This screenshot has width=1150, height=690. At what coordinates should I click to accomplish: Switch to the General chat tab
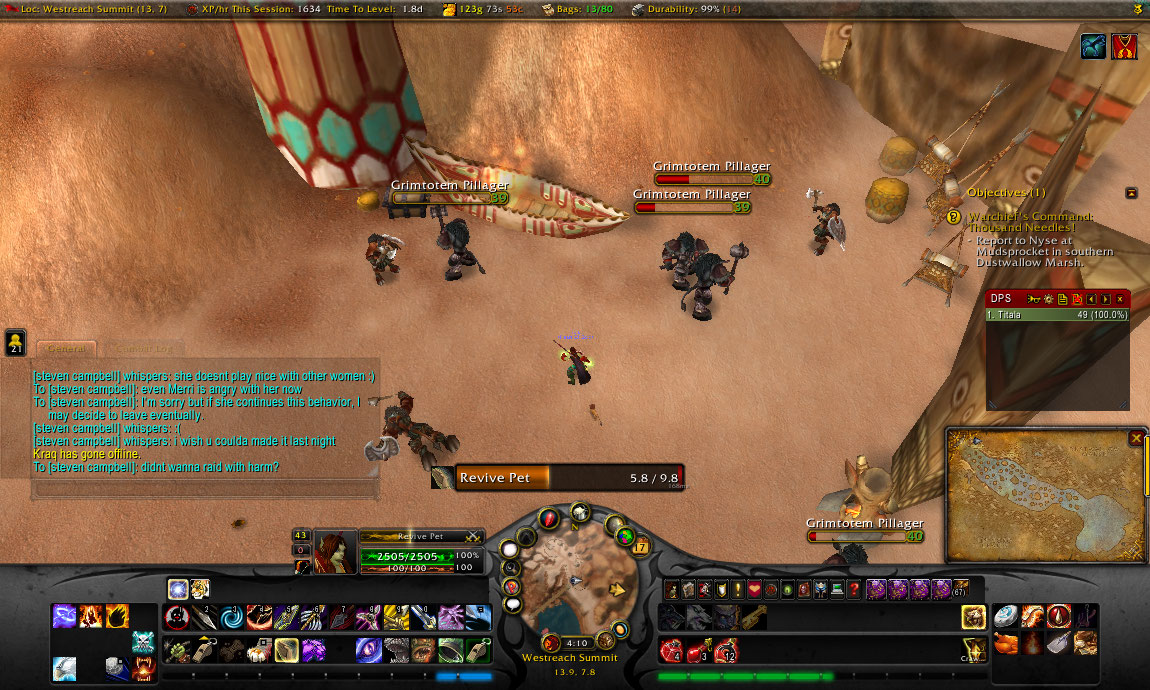pos(66,348)
